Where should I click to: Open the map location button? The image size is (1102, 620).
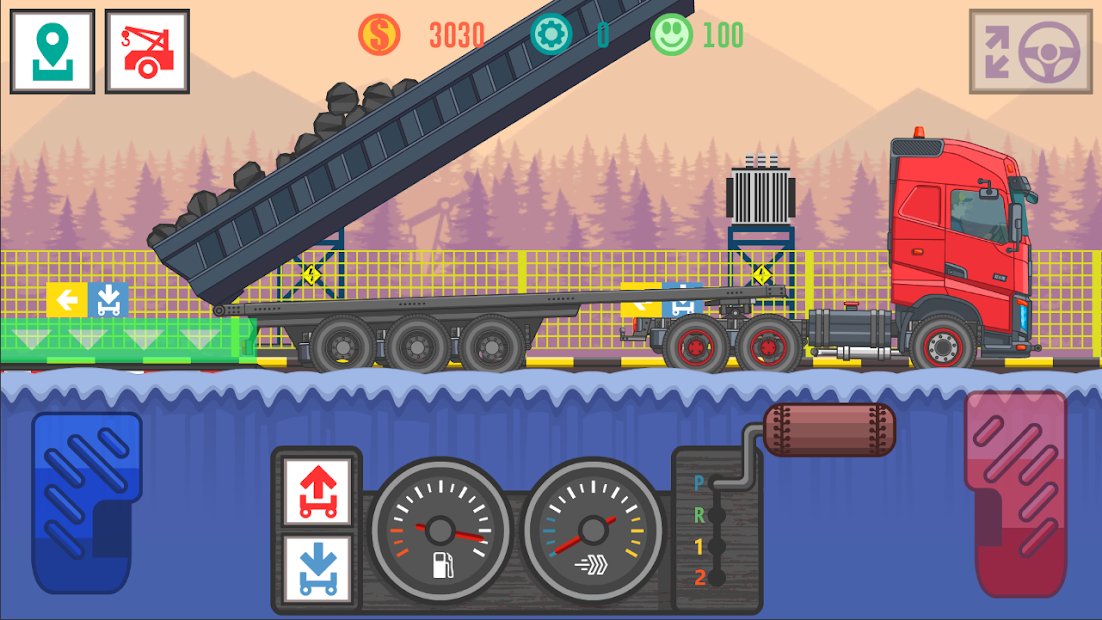(x=52, y=52)
